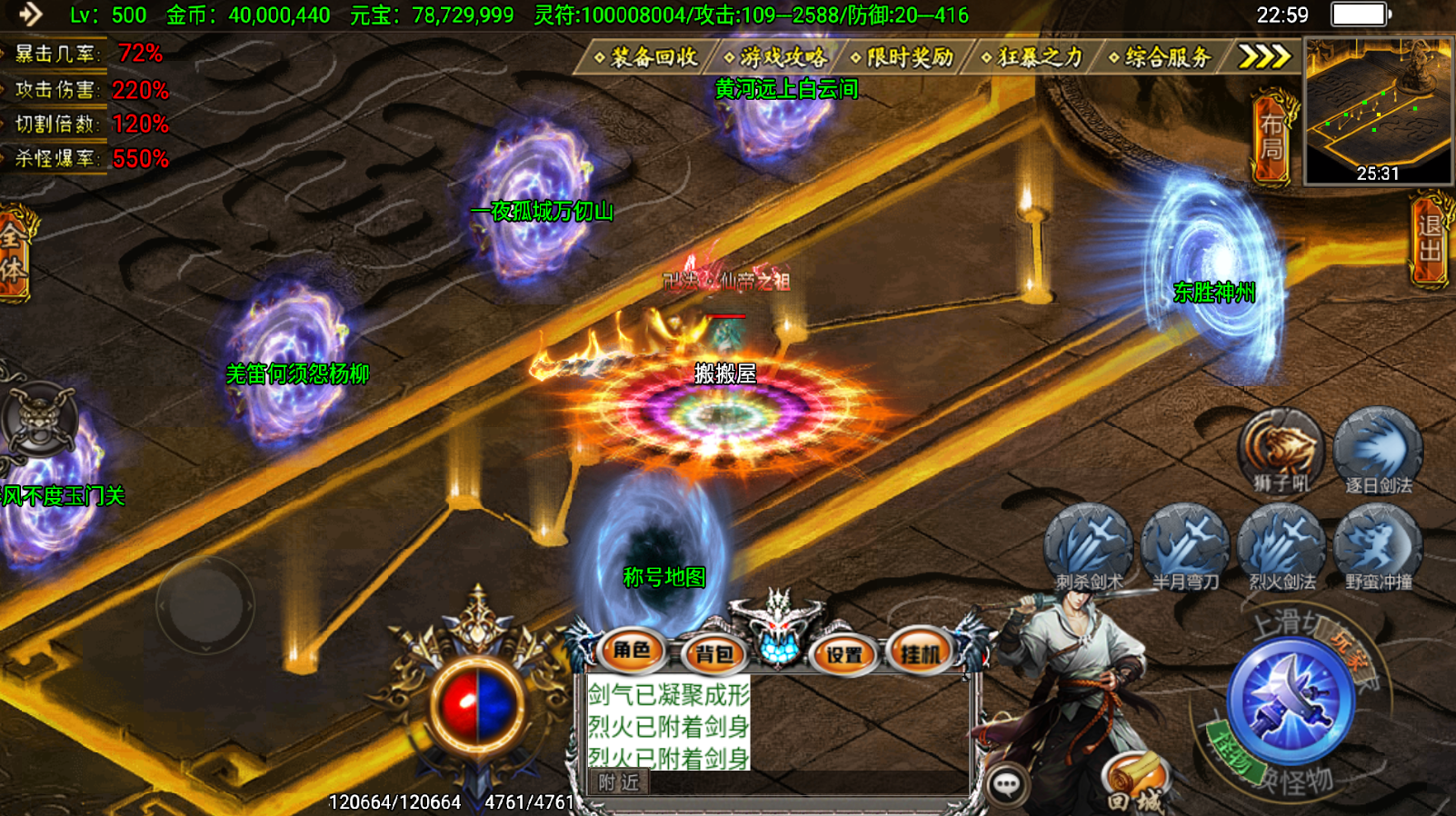Viewport: 1456px width, 816px height.
Task: Open the minimap
Action: 1378,111
